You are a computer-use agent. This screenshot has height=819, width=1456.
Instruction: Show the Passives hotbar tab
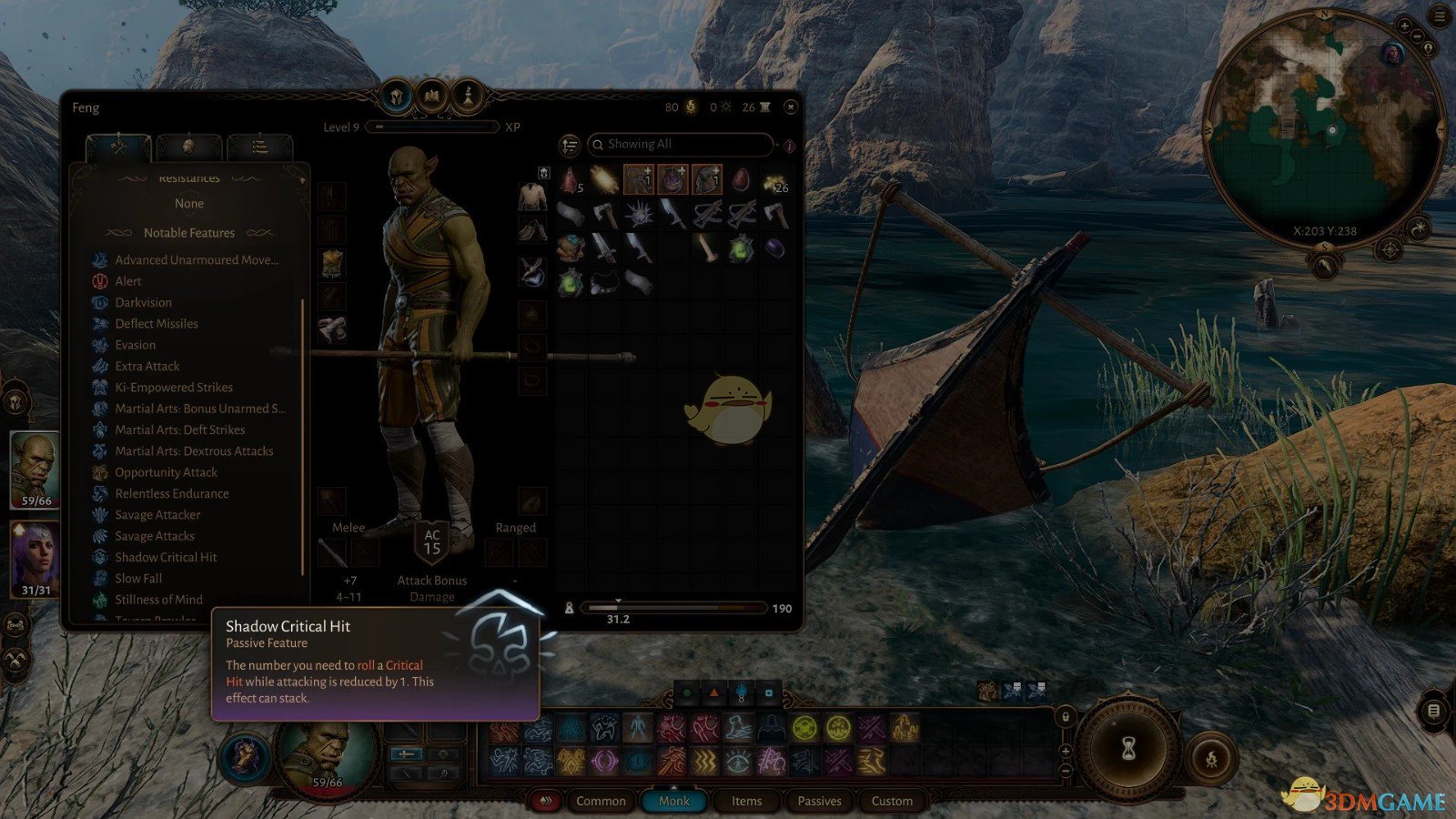coord(819,801)
